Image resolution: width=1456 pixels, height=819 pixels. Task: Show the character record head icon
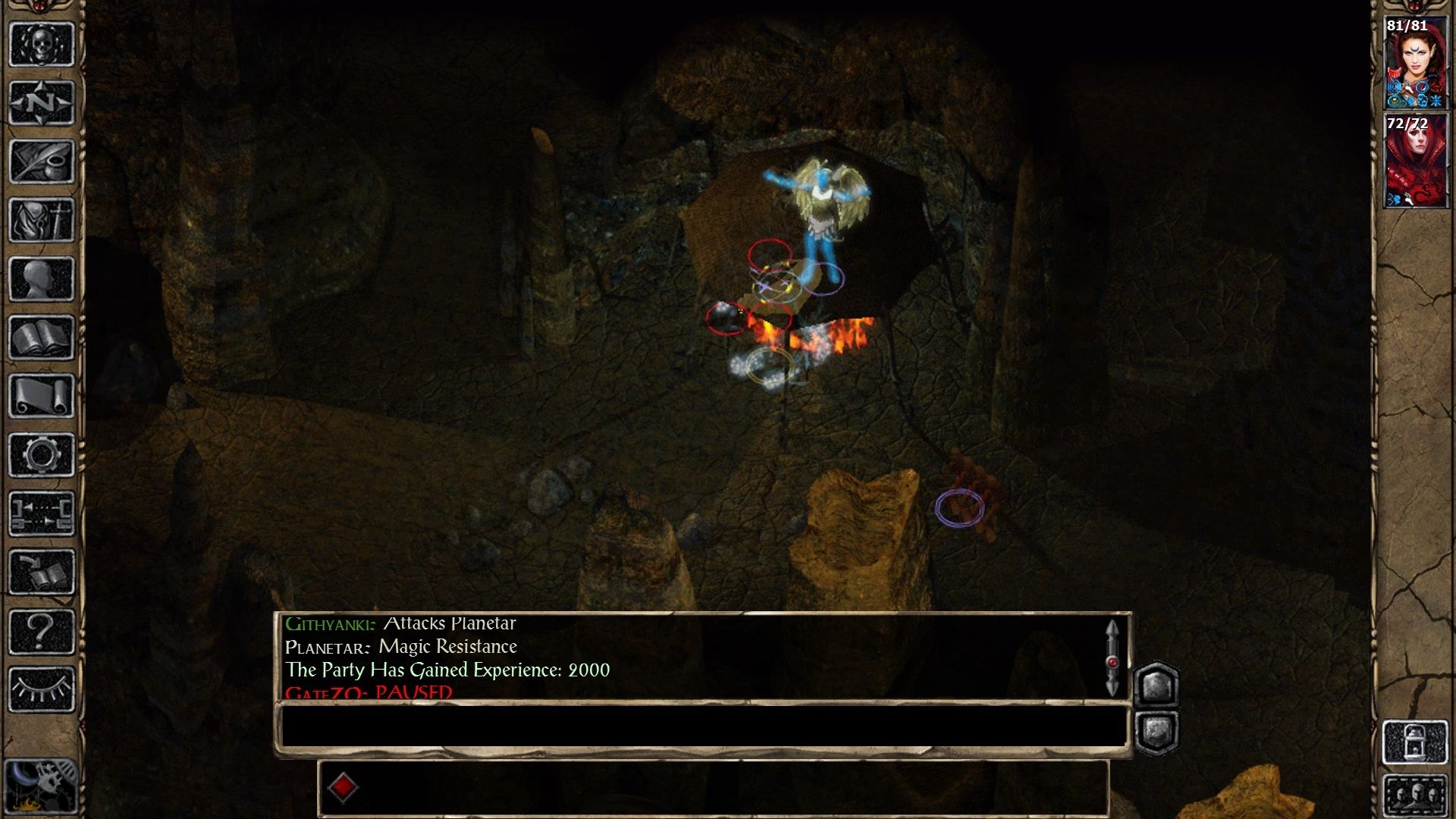pyautogui.click(x=41, y=279)
